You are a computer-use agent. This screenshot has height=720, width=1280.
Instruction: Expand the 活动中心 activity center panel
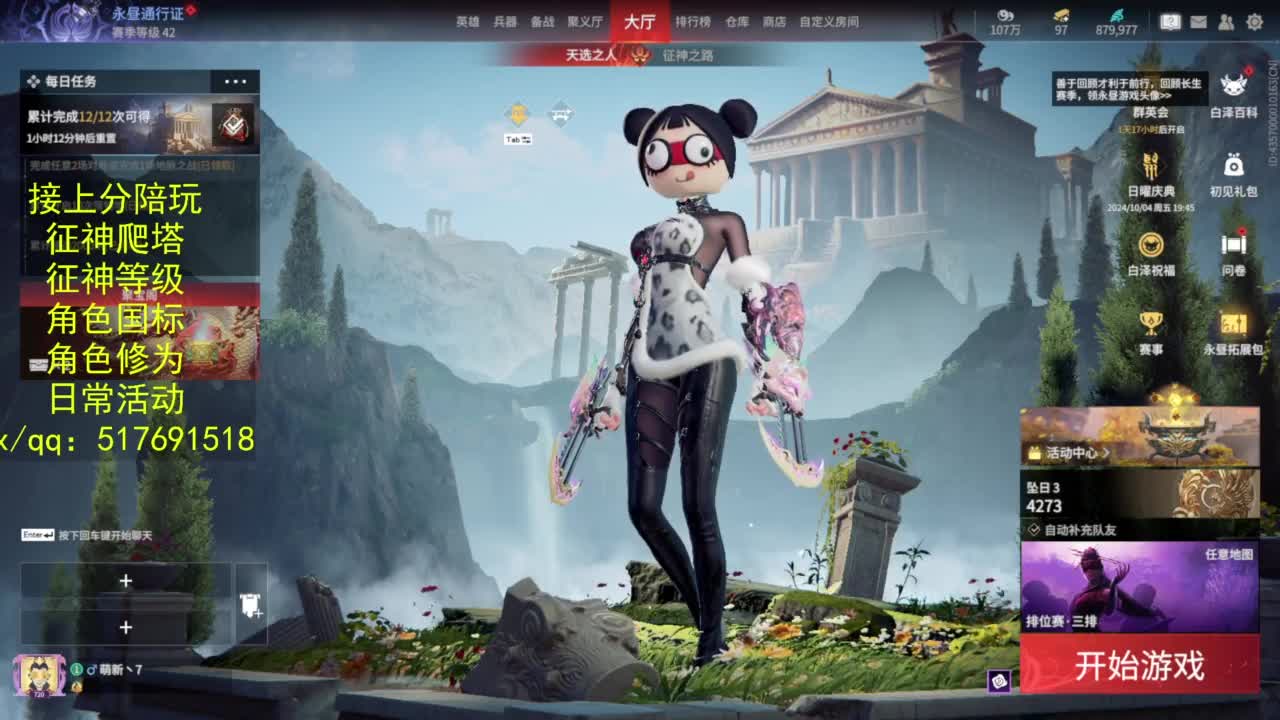pyautogui.click(x=1075, y=452)
